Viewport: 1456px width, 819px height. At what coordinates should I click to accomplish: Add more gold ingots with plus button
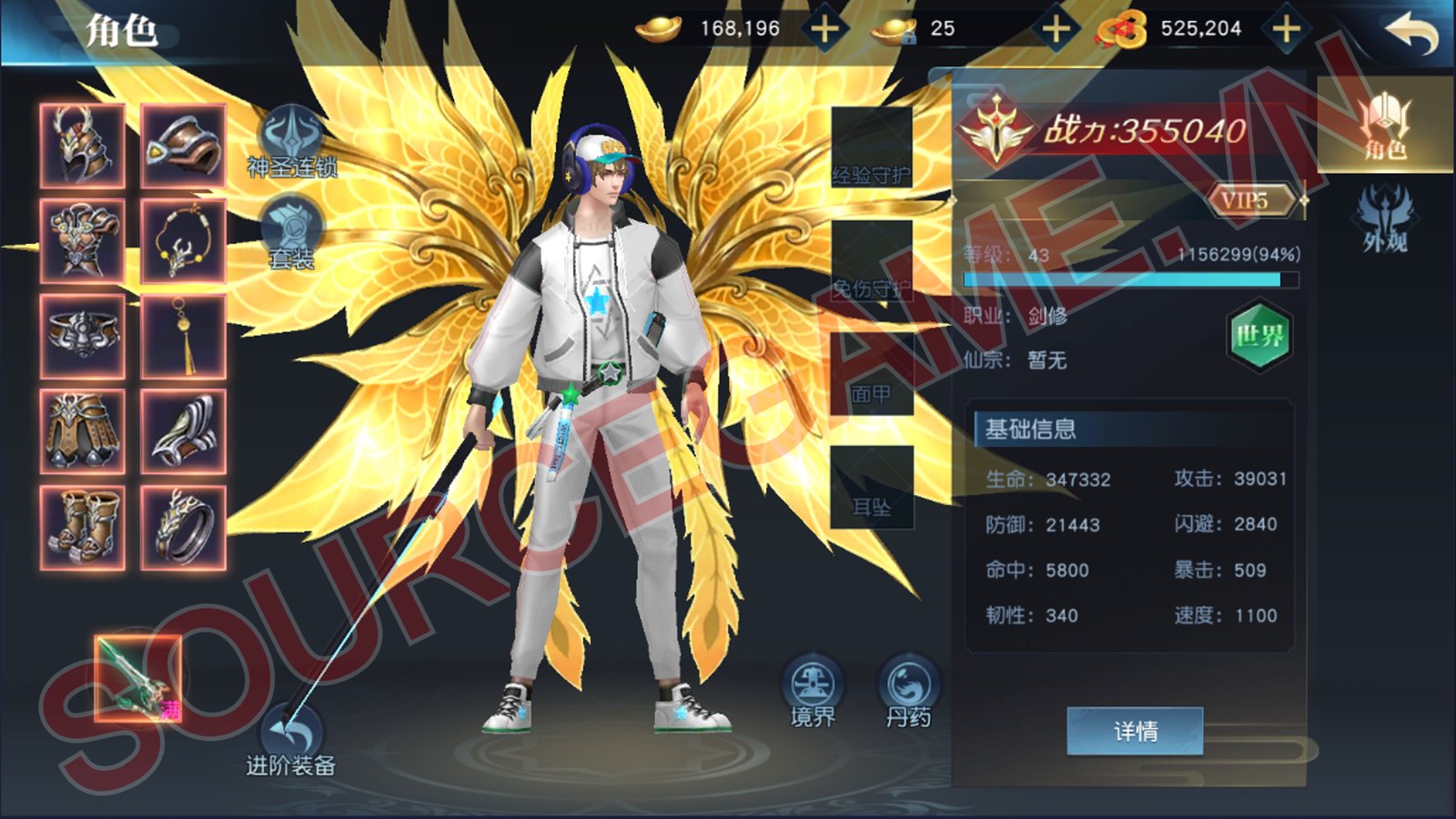click(x=825, y=29)
